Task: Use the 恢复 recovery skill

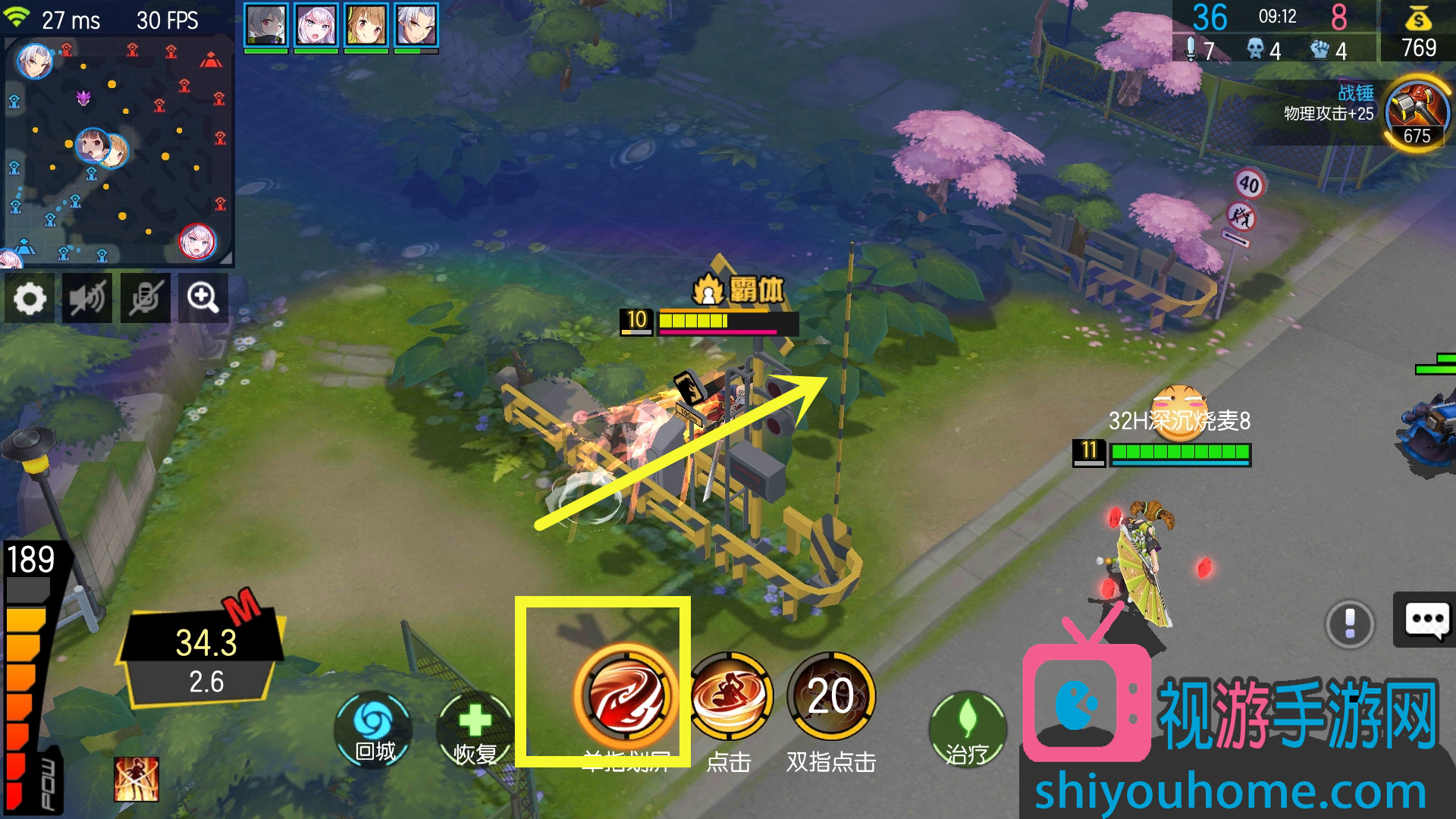Action: point(475,726)
